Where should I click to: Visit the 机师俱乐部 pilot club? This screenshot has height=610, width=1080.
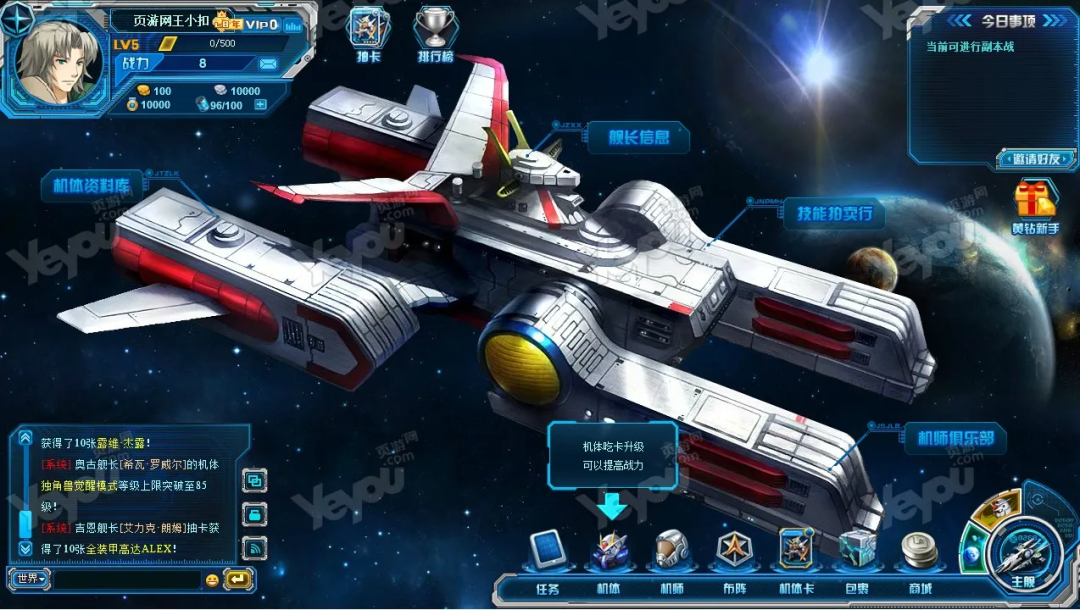(x=955, y=439)
